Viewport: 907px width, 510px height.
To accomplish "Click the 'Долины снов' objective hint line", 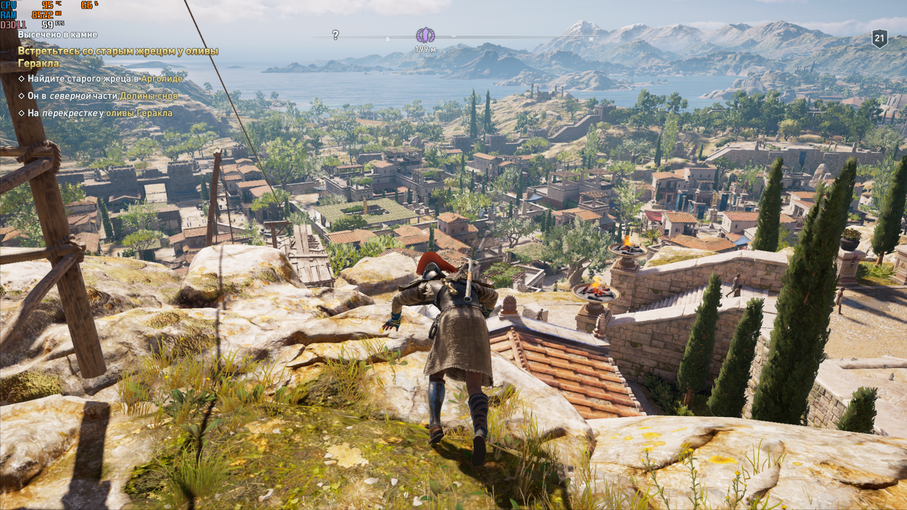I will tap(103, 96).
